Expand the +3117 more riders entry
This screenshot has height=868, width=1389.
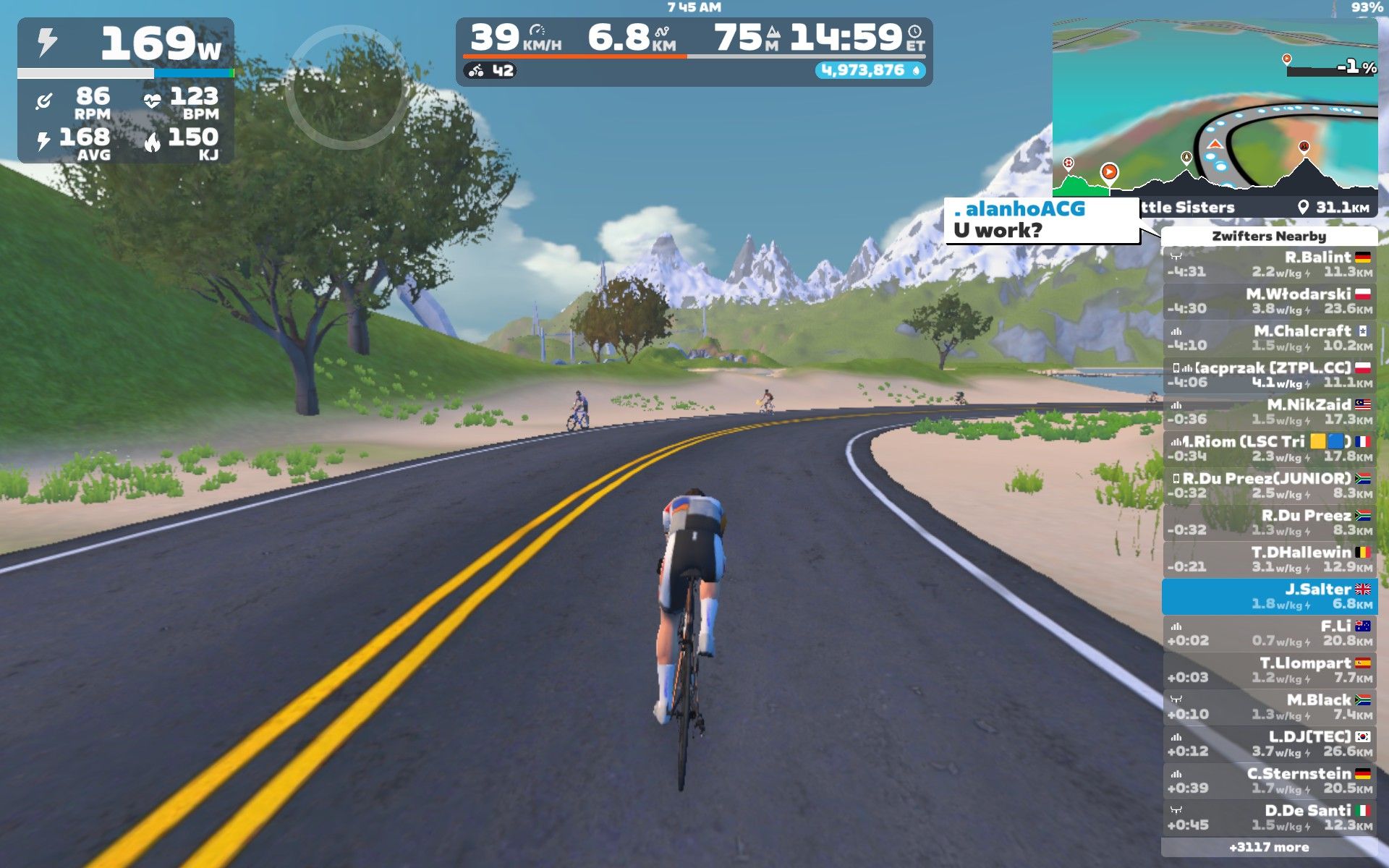1269,847
